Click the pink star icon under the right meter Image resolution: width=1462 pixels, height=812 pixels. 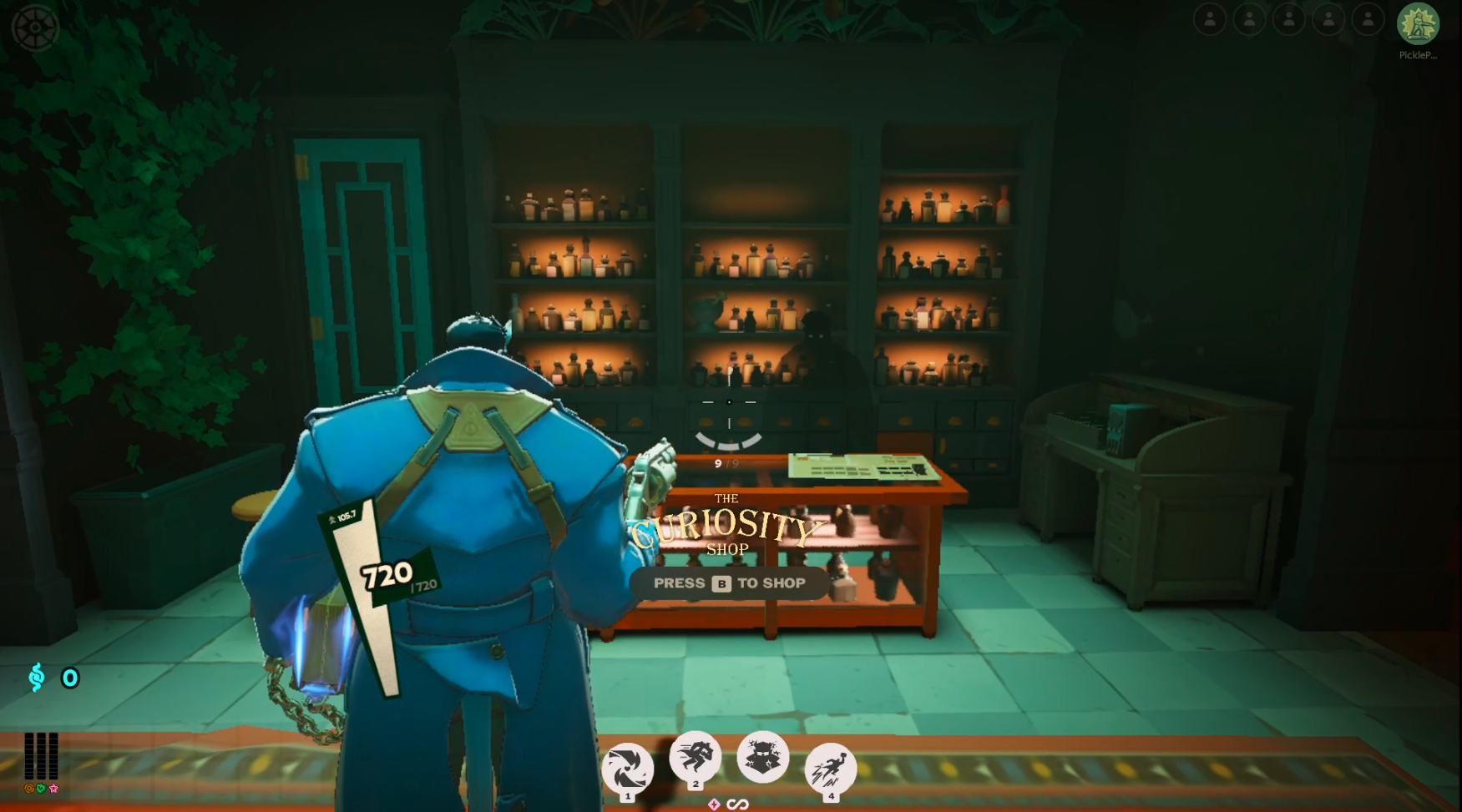54,789
